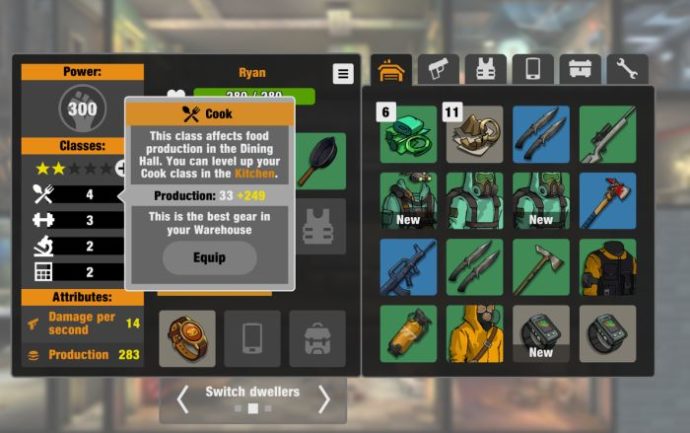Image resolution: width=690 pixels, height=433 pixels.
Task: Switch to the previous dweller
Action: pos(182,399)
